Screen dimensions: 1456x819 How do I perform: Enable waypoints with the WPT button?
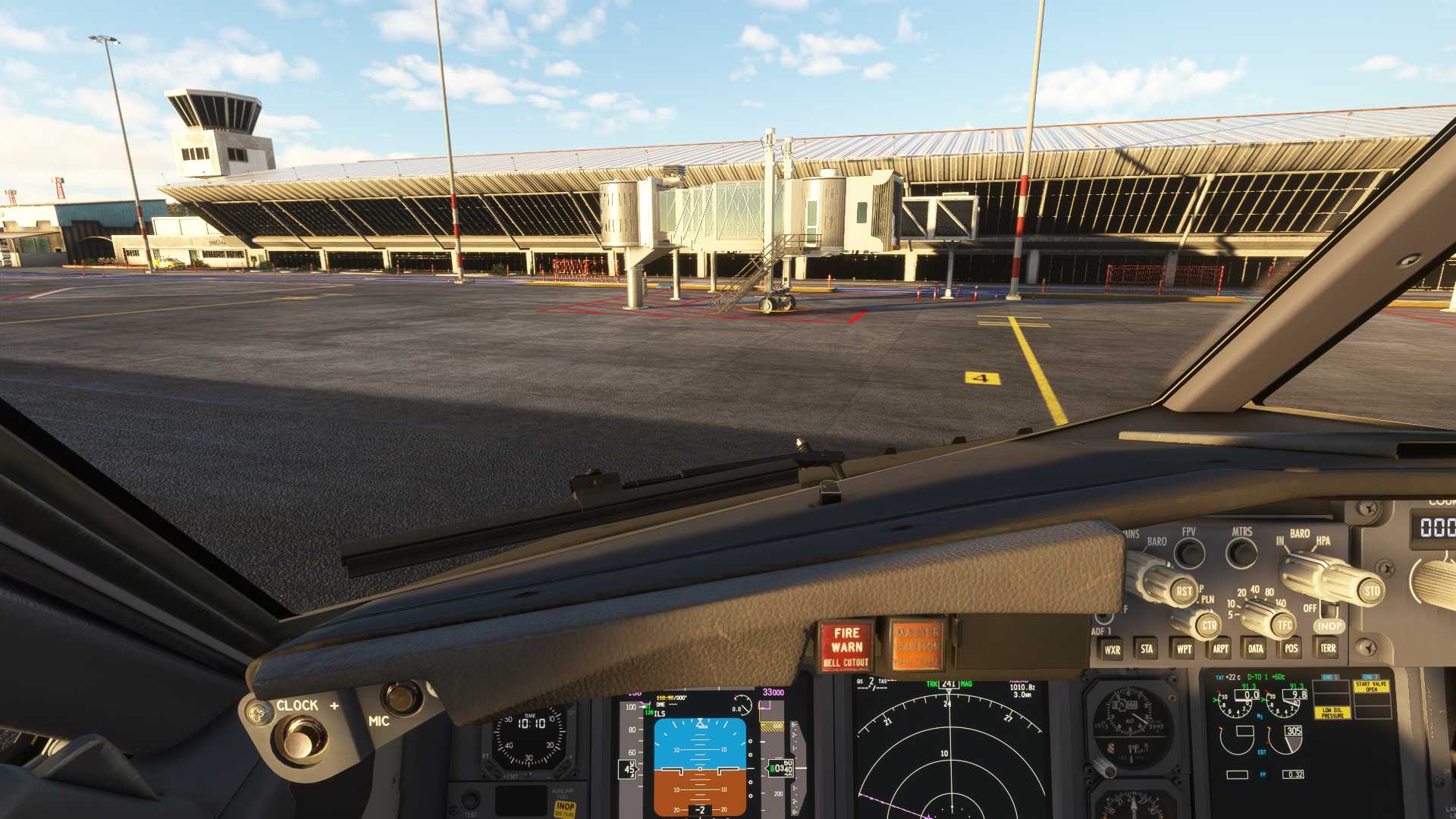(1184, 649)
